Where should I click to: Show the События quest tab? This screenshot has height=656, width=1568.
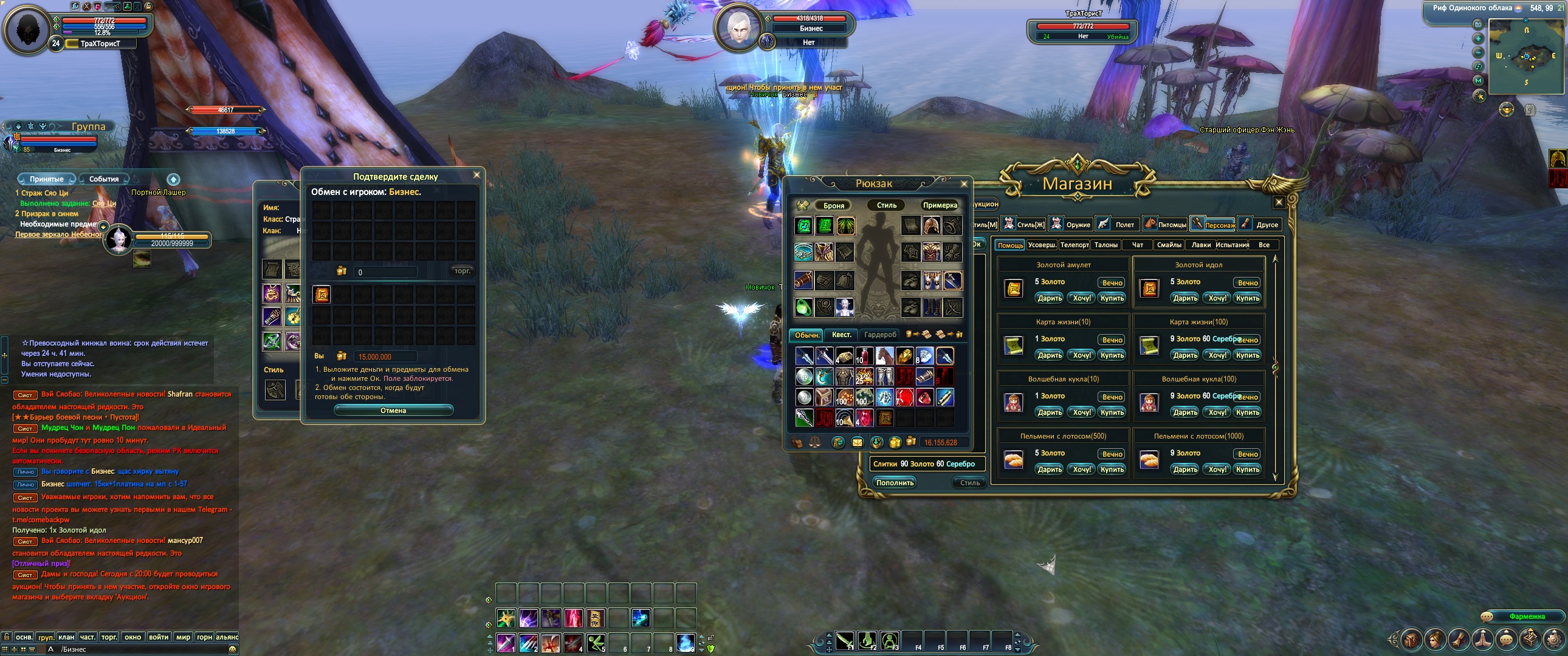(104, 180)
